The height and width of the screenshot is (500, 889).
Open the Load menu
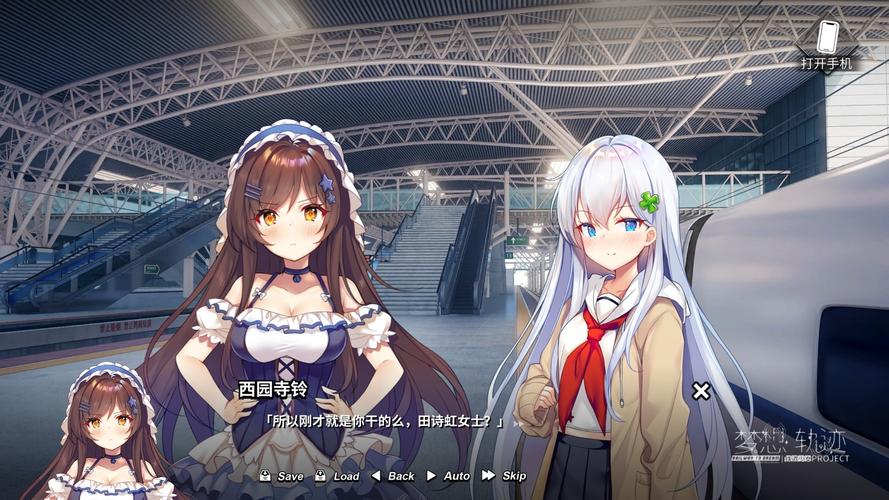pyautogui.click(x=338, y=476)
